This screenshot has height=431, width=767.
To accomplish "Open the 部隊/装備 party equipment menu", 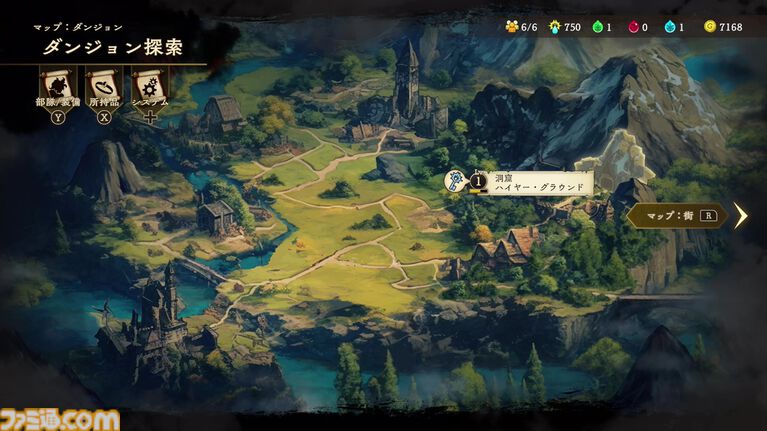I will click(55, 87).
